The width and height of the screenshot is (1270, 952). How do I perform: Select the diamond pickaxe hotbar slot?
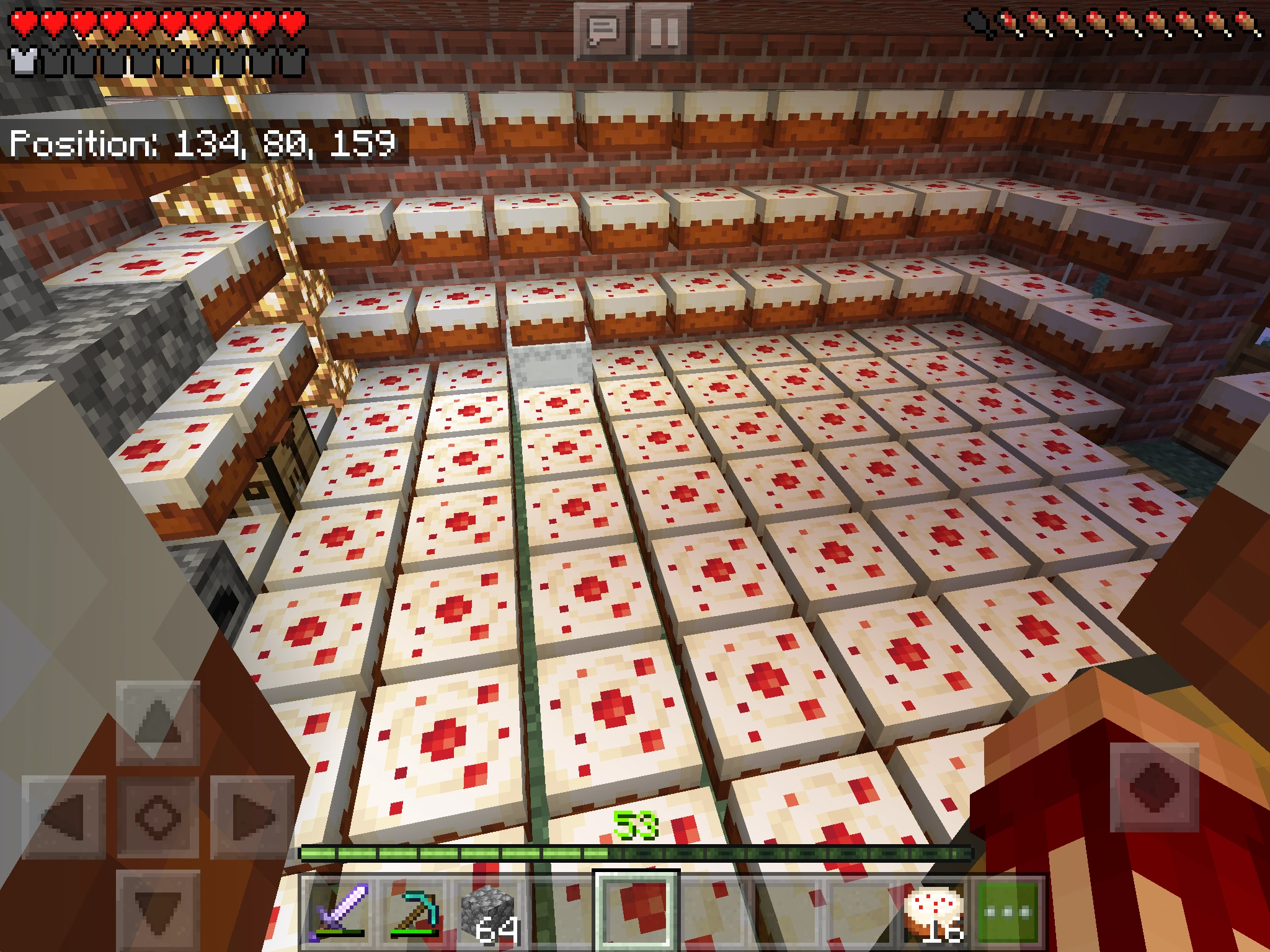tap(414, 911)
